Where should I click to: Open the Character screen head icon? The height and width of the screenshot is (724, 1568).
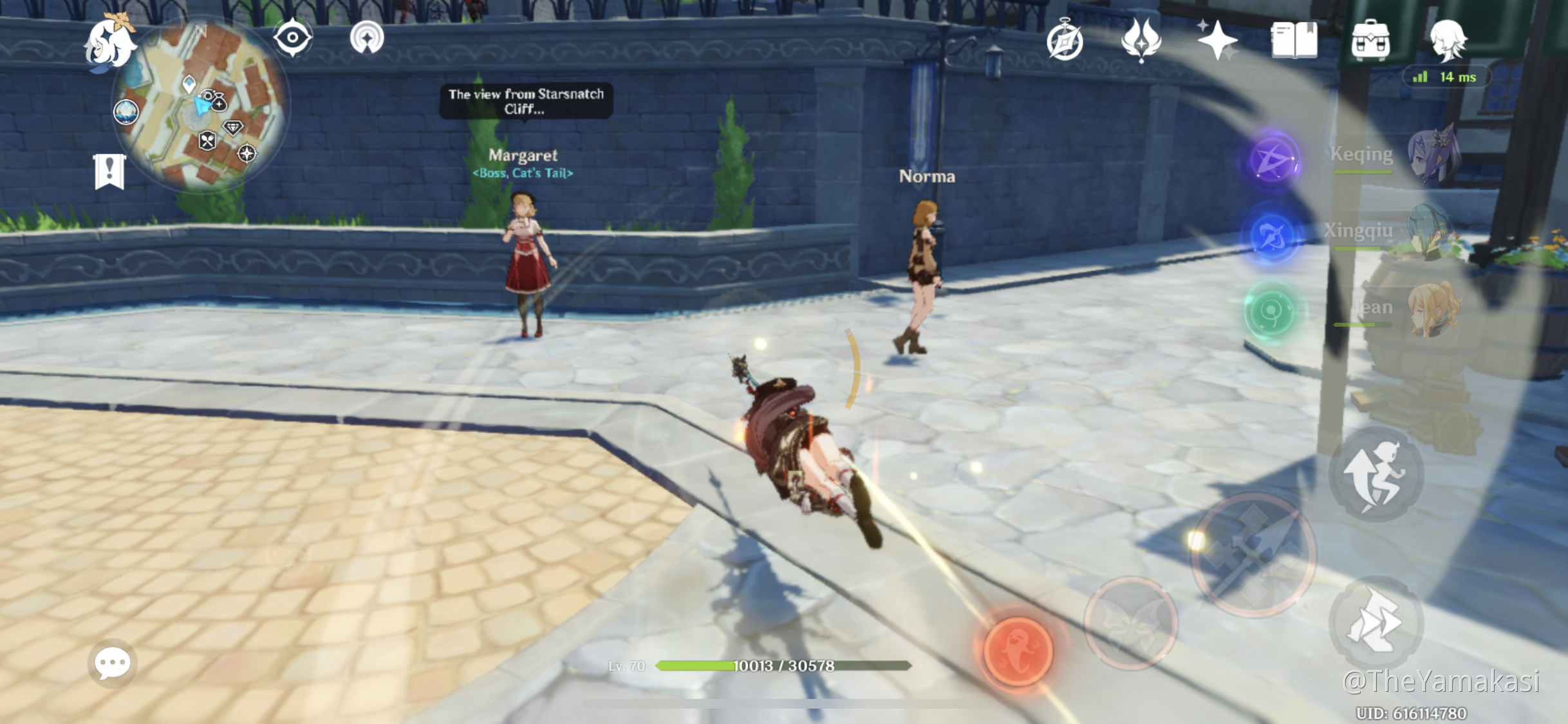[x=1448, y=41]
